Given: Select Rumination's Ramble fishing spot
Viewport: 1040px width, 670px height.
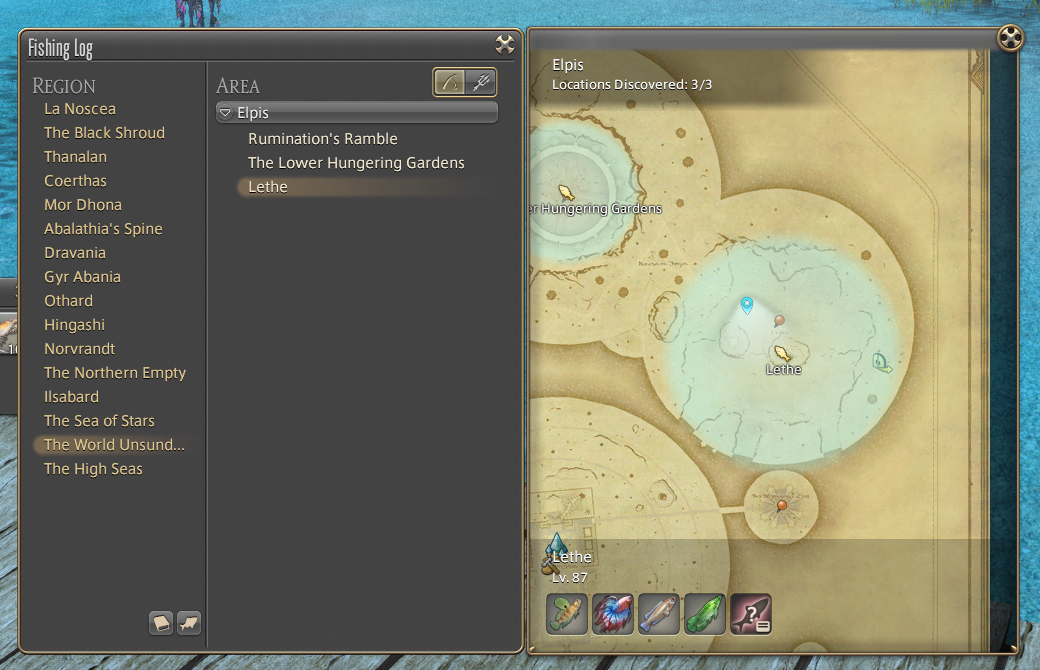Looking at the screenshot, I should pyautogui.click(x=323, y=139).
